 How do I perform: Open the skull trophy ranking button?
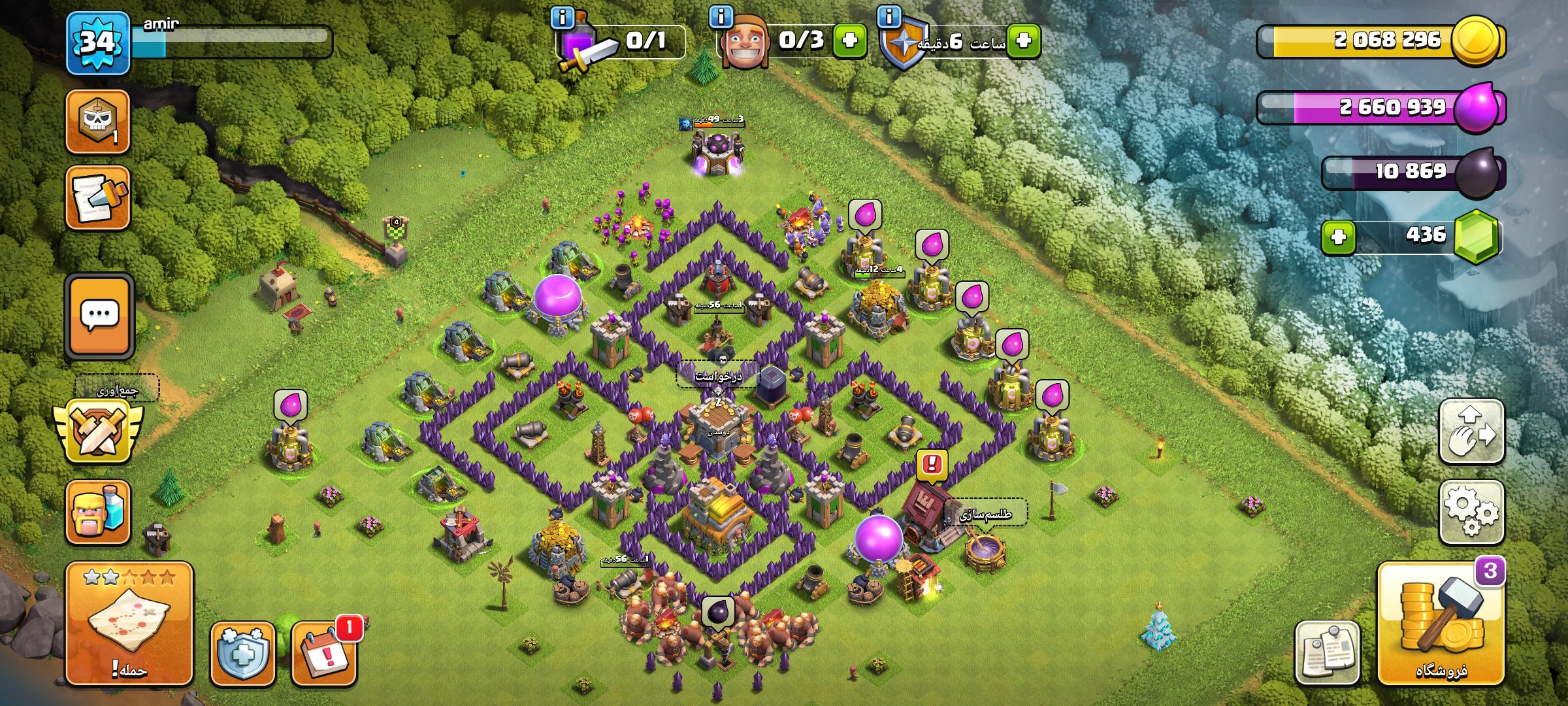pos(98,122)
